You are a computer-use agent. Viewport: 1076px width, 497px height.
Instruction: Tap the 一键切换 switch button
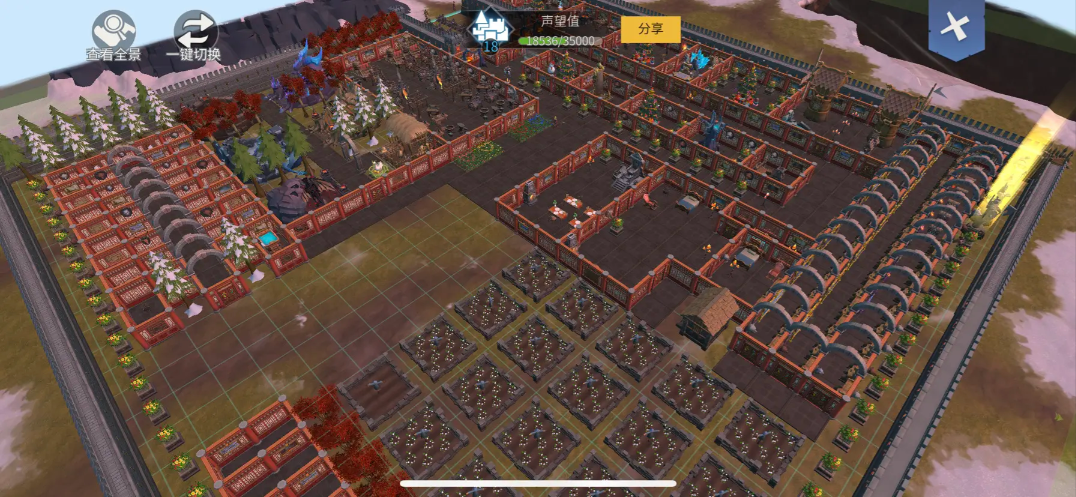[194, 32]
